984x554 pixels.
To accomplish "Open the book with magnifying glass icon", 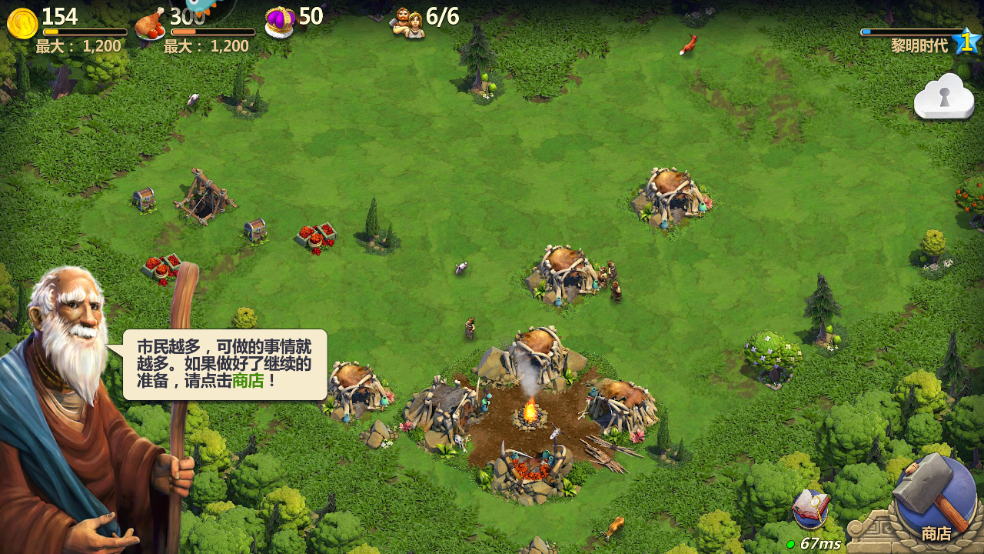I will [x=810, y=510].
